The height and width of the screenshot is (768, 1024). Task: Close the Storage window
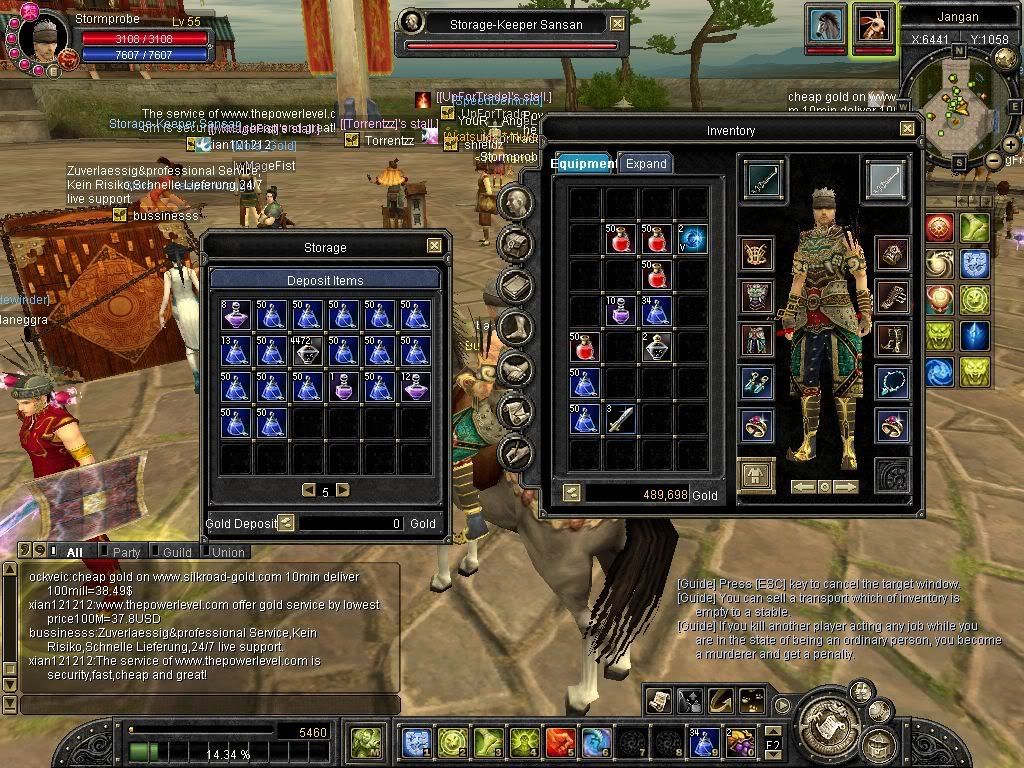coord(434,246)
